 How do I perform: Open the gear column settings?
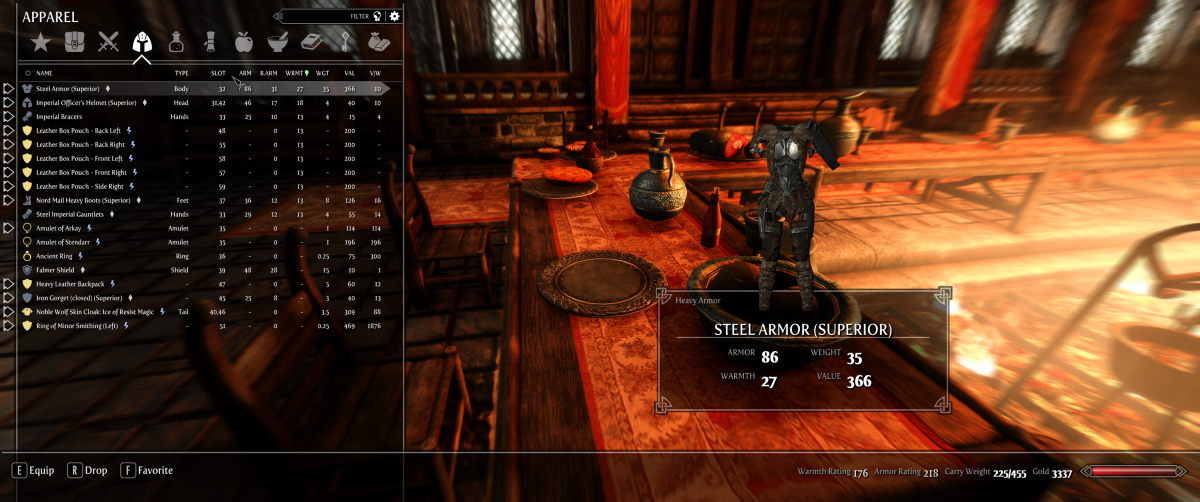point(395,16)
